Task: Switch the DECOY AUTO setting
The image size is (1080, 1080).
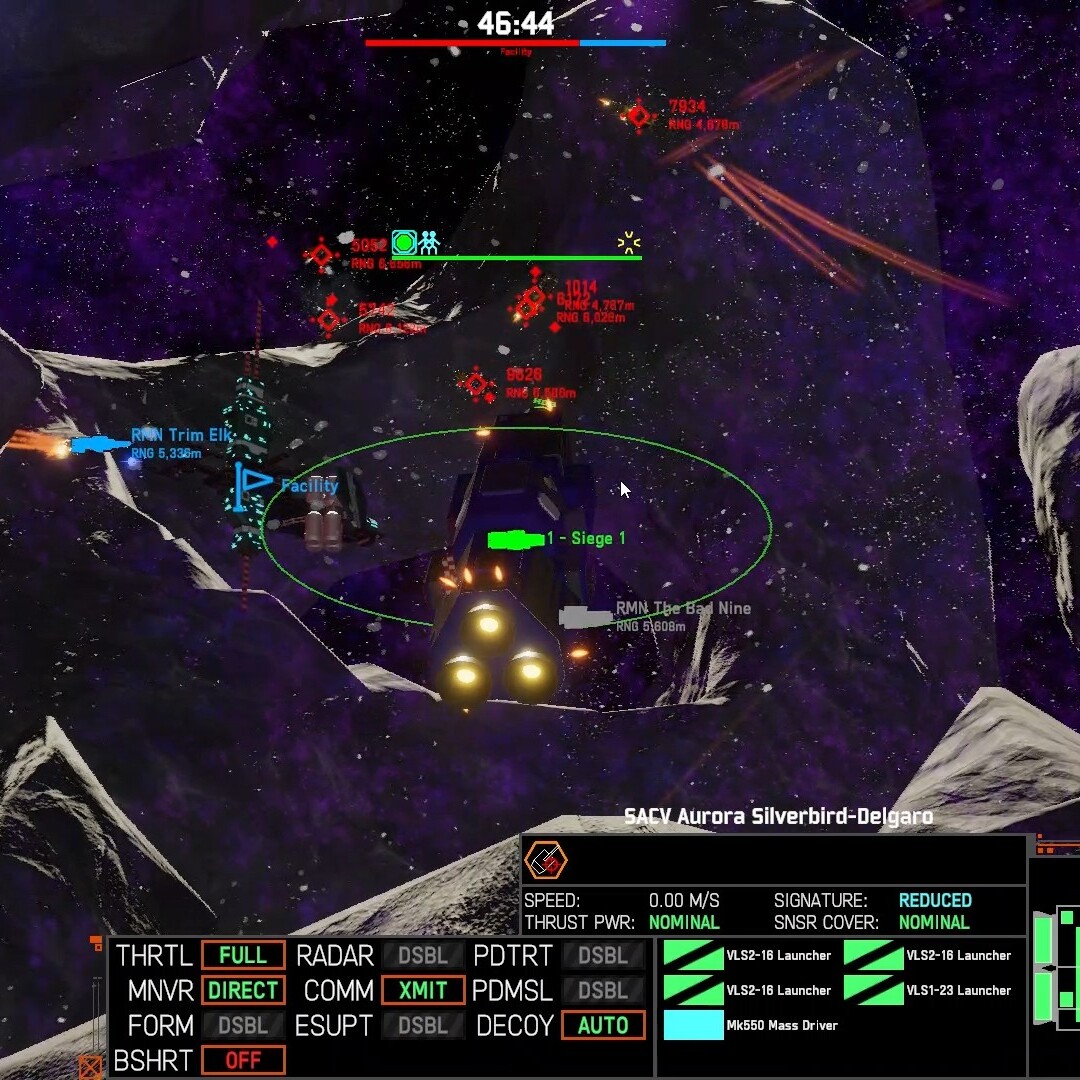Action: click(x=603, y=1025)
